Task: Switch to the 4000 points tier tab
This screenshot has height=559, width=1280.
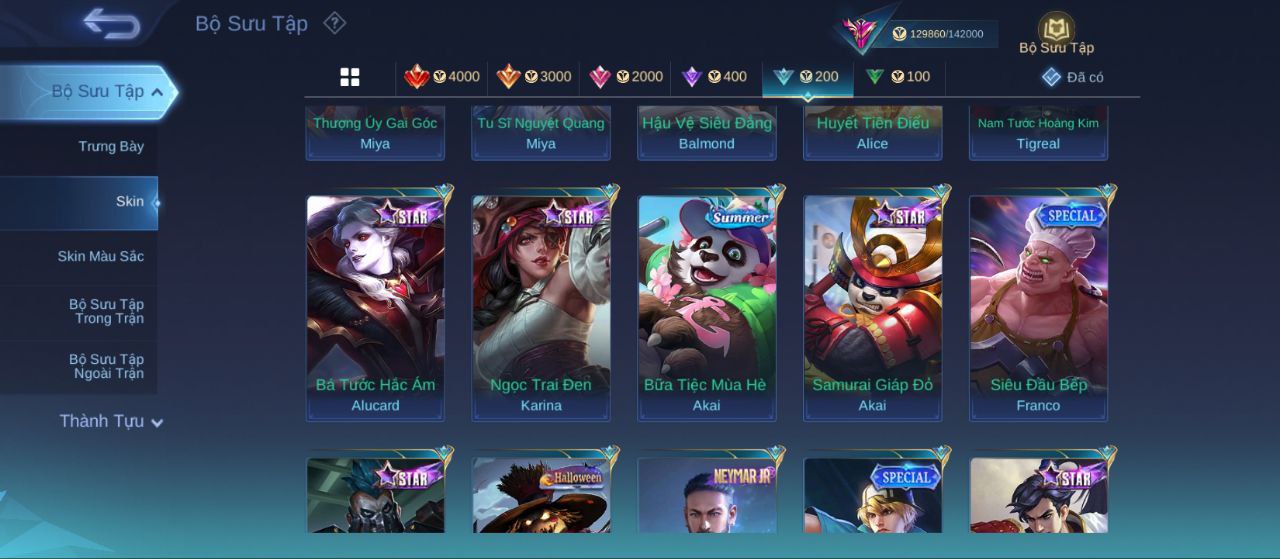Action: (441, 77)
